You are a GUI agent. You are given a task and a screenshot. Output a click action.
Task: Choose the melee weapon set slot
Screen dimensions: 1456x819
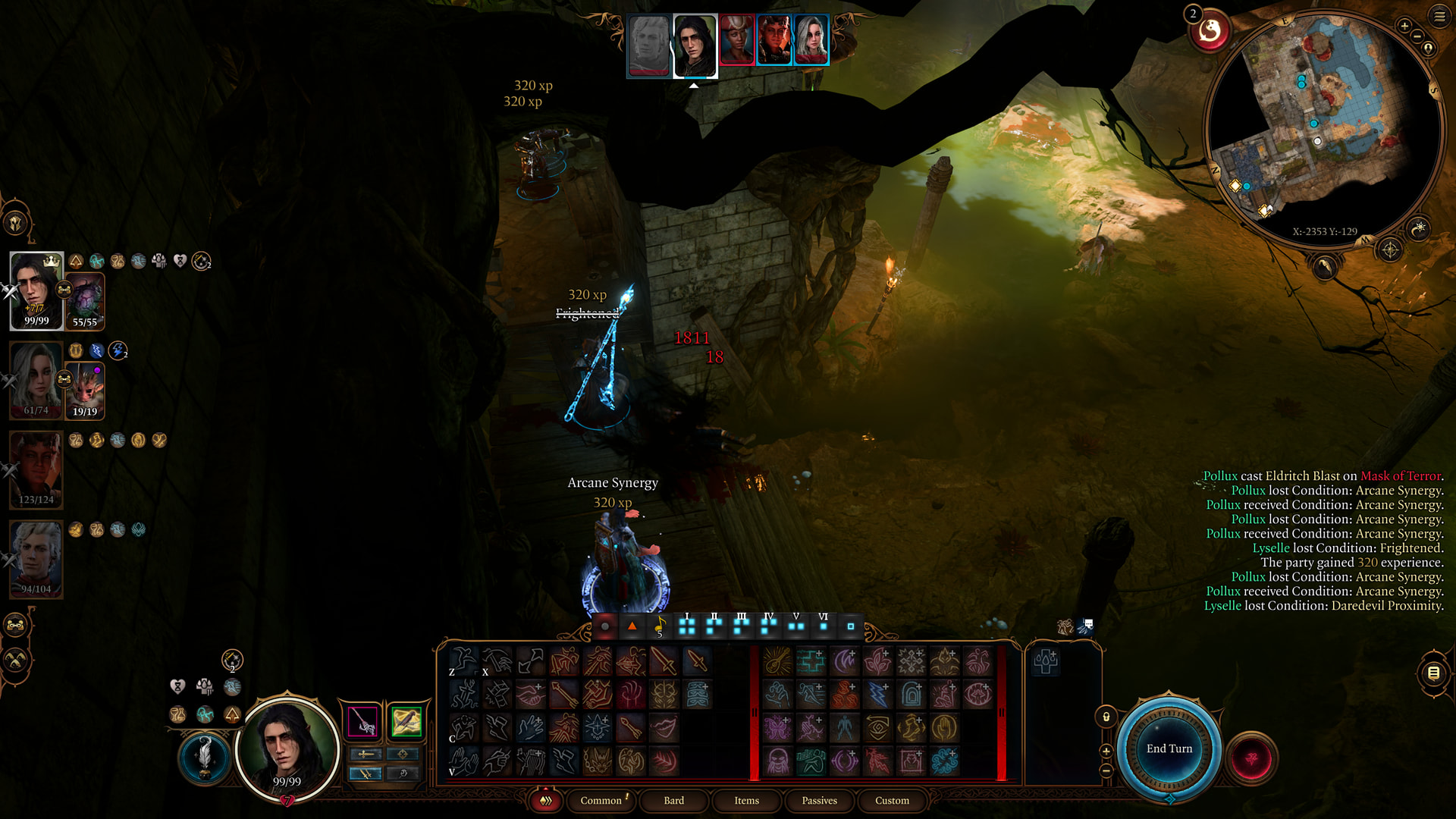(362, 721)
